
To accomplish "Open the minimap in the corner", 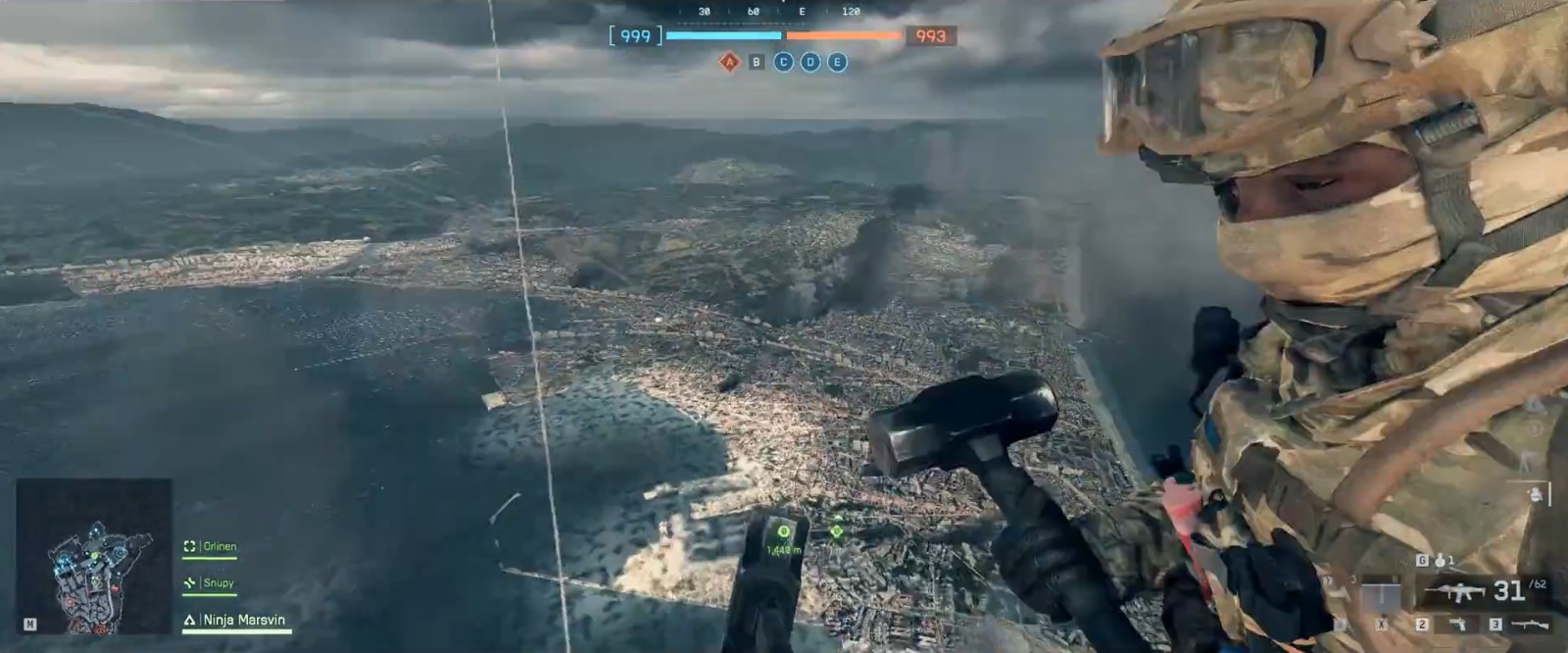I will click(94, 556).
